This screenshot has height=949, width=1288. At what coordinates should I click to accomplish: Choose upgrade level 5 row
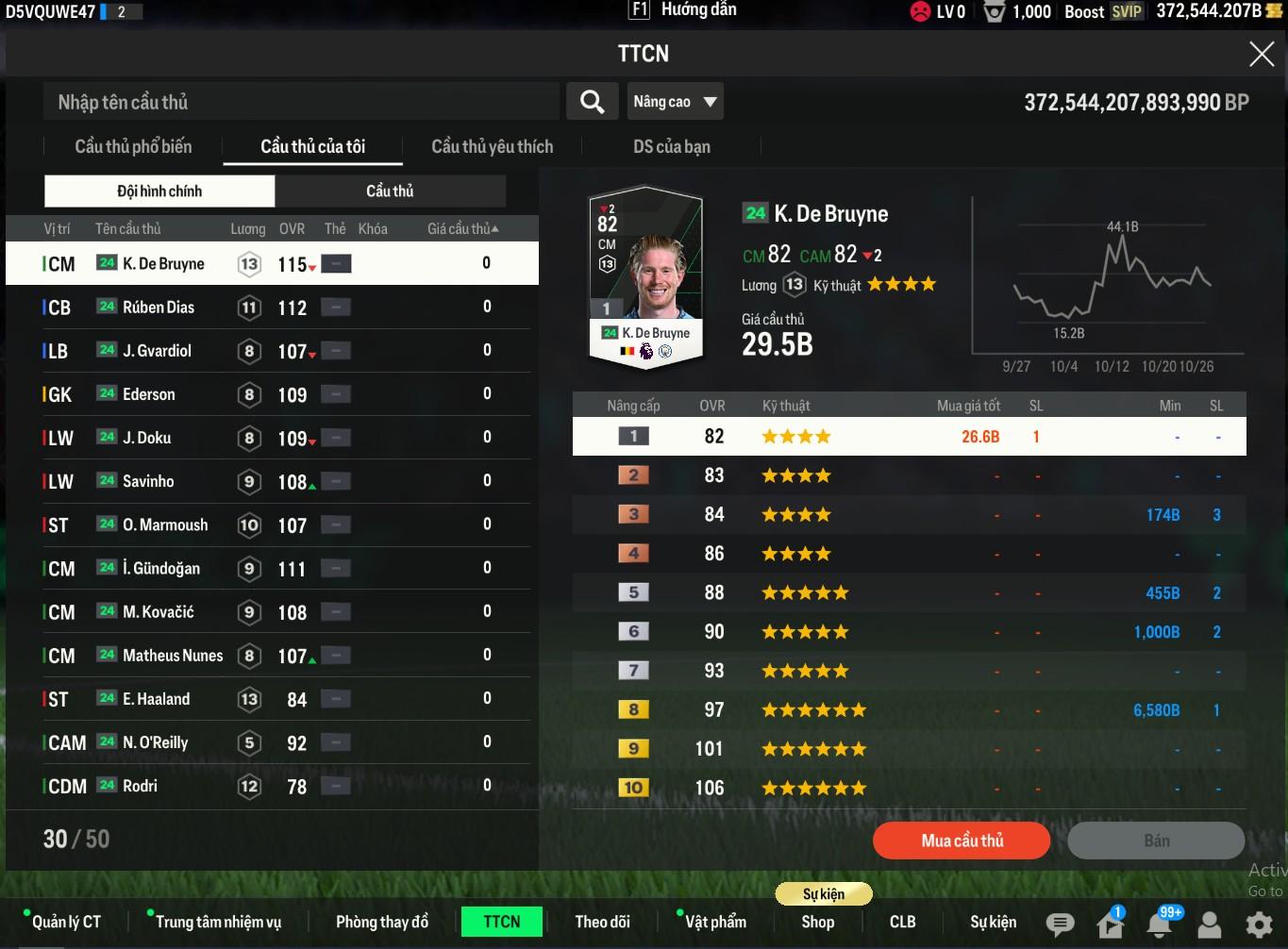(x=909, y=592)
